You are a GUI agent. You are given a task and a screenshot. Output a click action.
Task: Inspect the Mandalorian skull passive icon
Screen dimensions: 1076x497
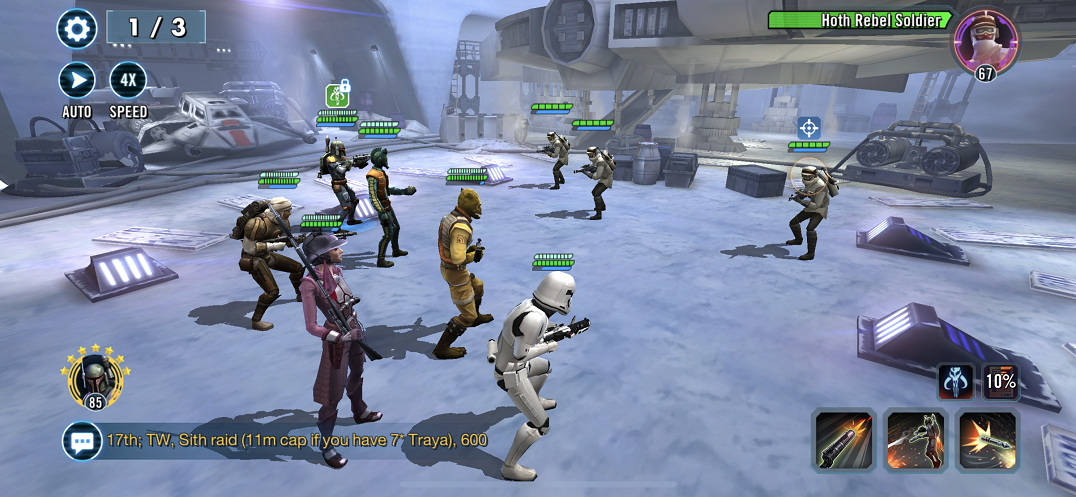955,381
